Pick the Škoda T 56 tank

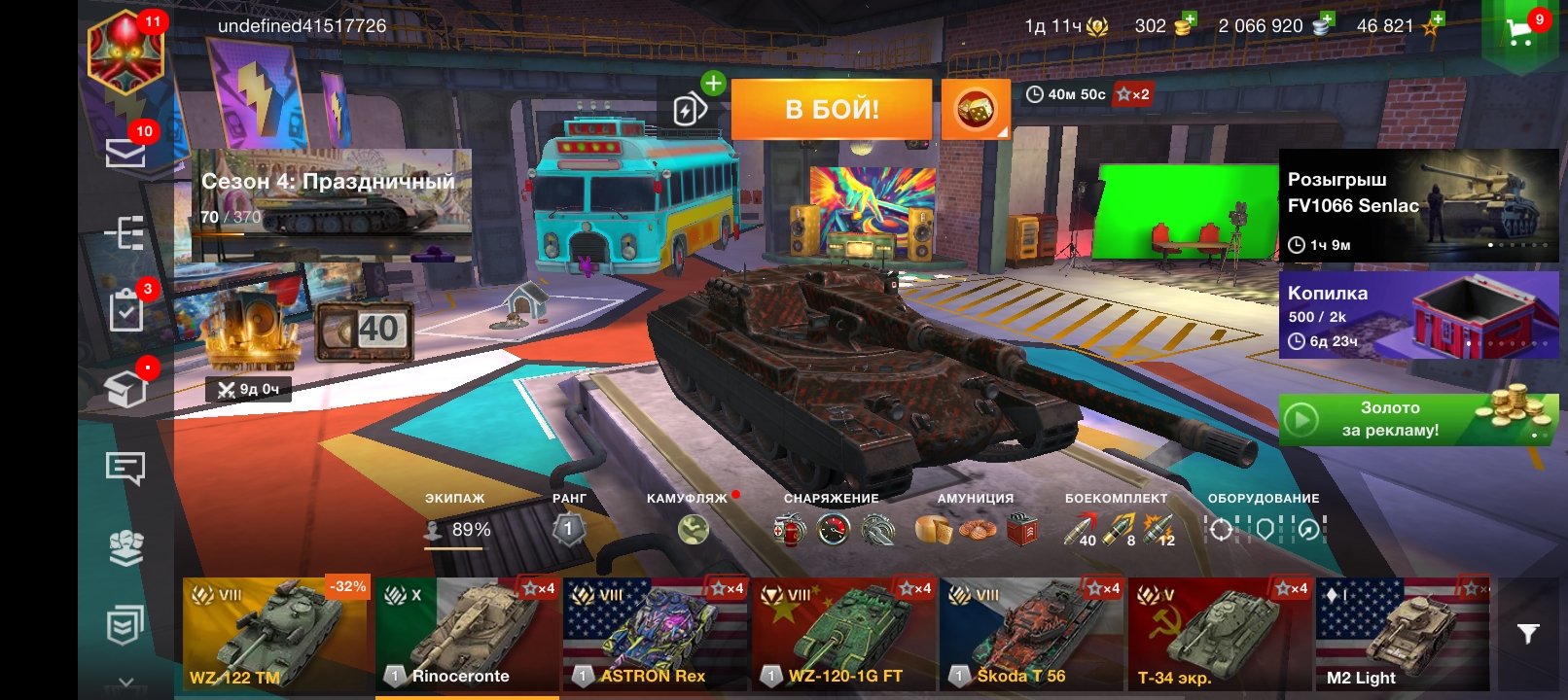(1031, 634)
